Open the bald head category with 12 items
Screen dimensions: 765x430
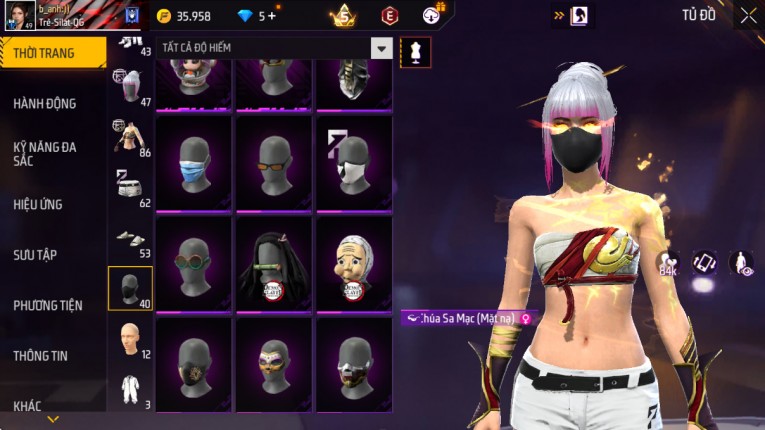pyautogui.click(x=129, y=340)
